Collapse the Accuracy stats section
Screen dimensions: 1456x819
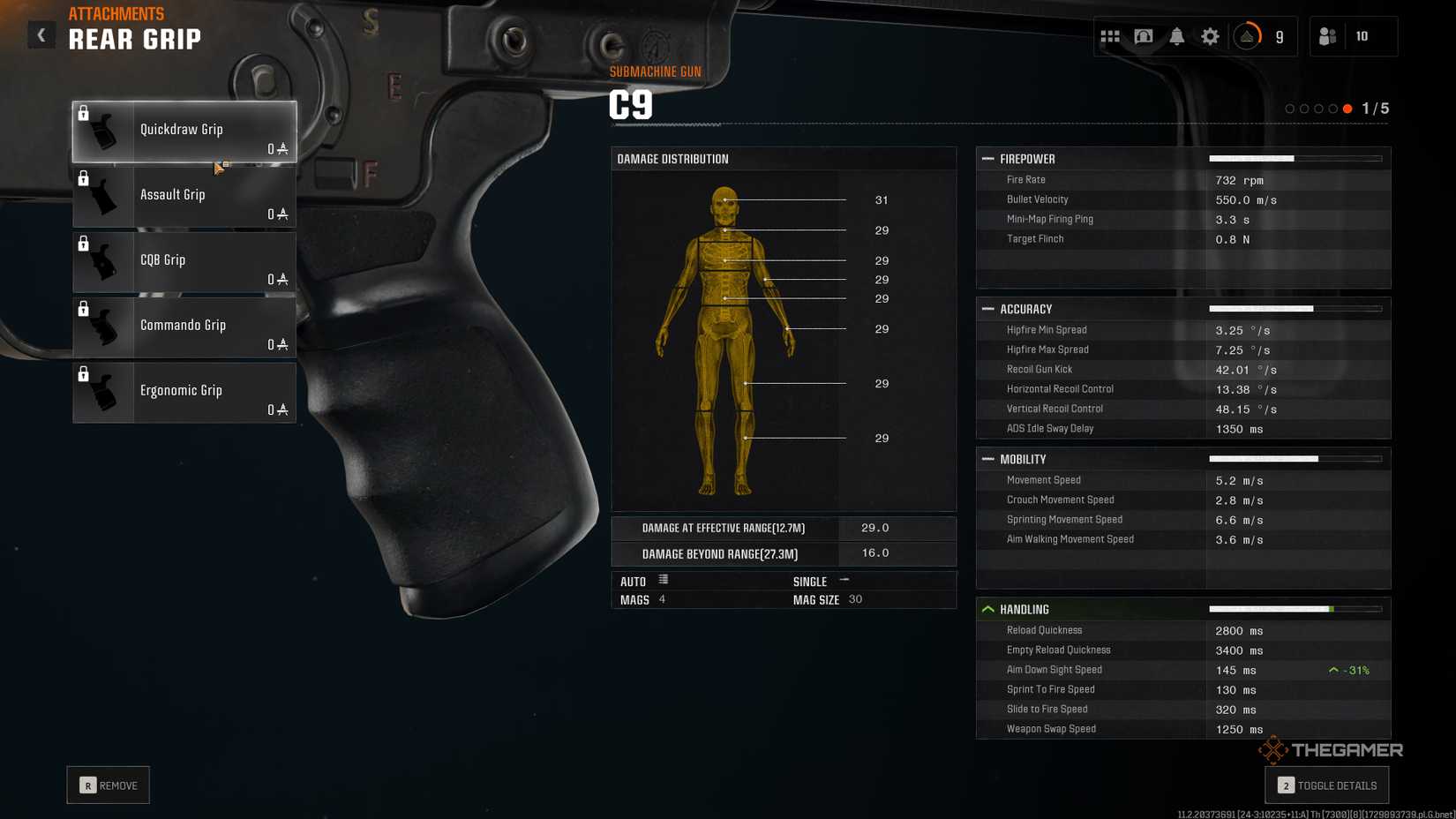coord(988,309)
